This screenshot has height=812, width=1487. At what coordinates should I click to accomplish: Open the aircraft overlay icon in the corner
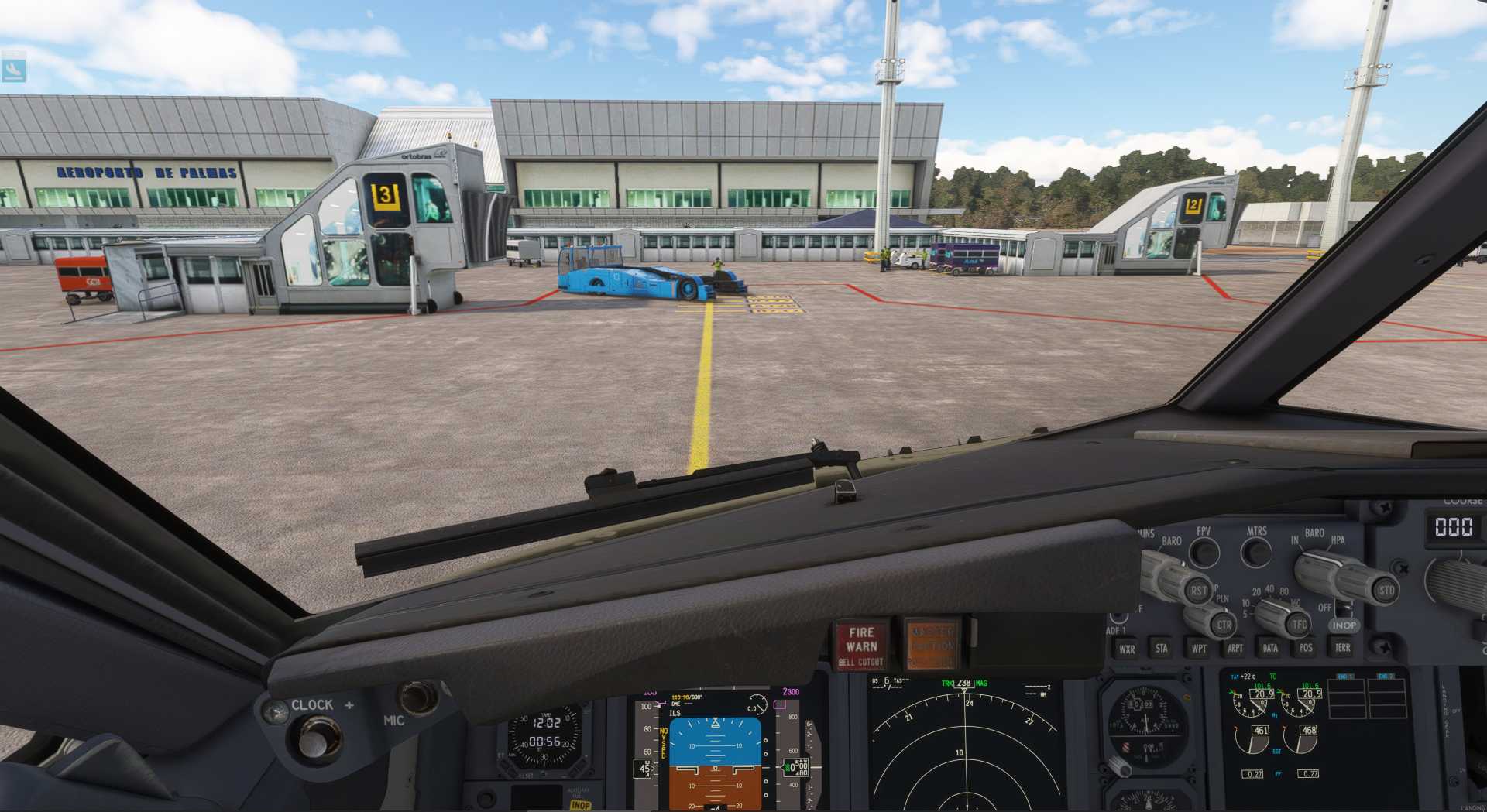point(14,70)
